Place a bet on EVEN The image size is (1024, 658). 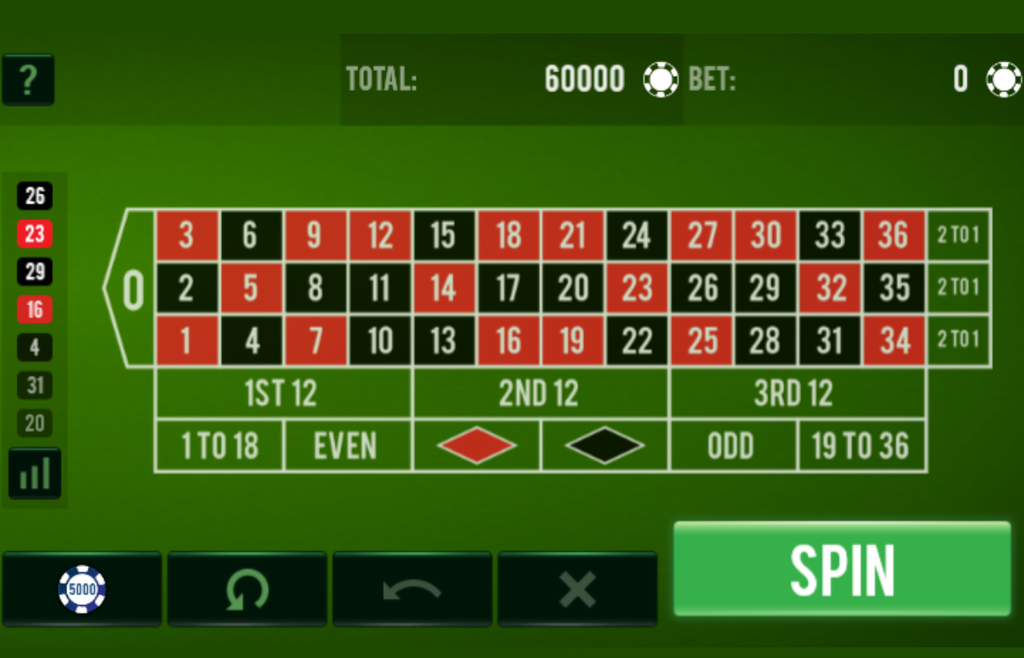point(347,446)
